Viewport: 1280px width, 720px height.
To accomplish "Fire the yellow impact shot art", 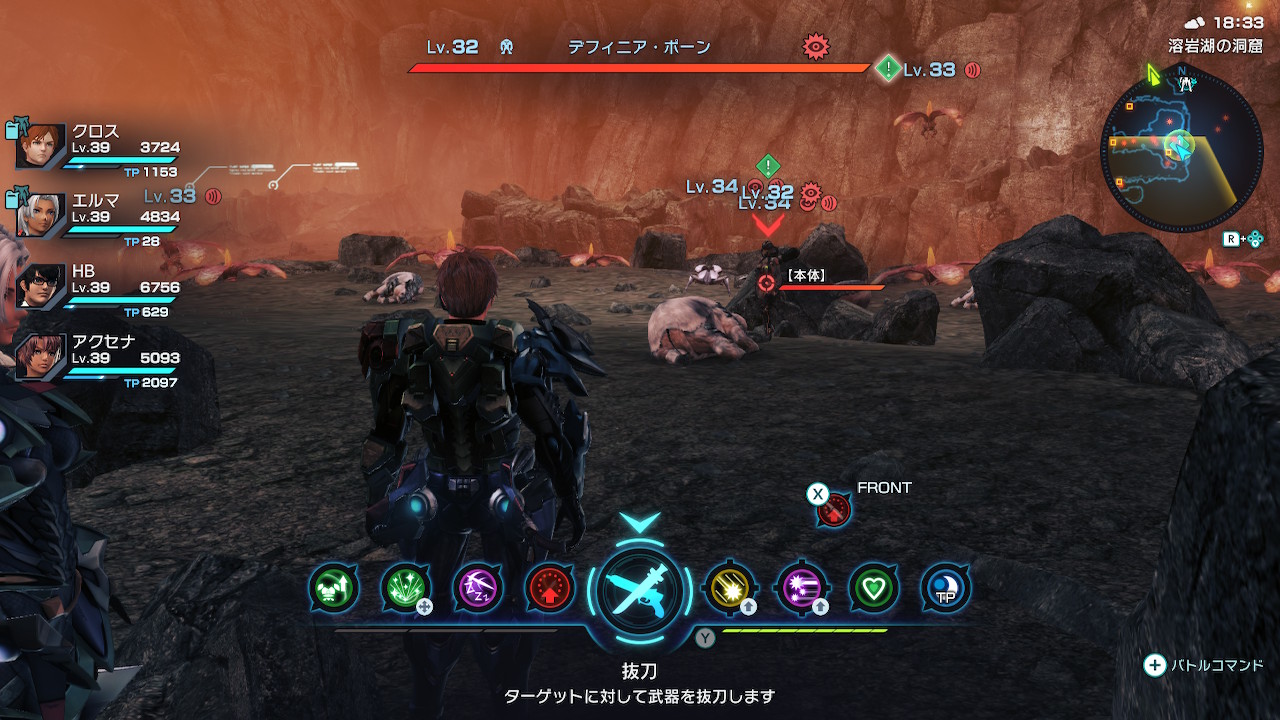I will 729,588.
